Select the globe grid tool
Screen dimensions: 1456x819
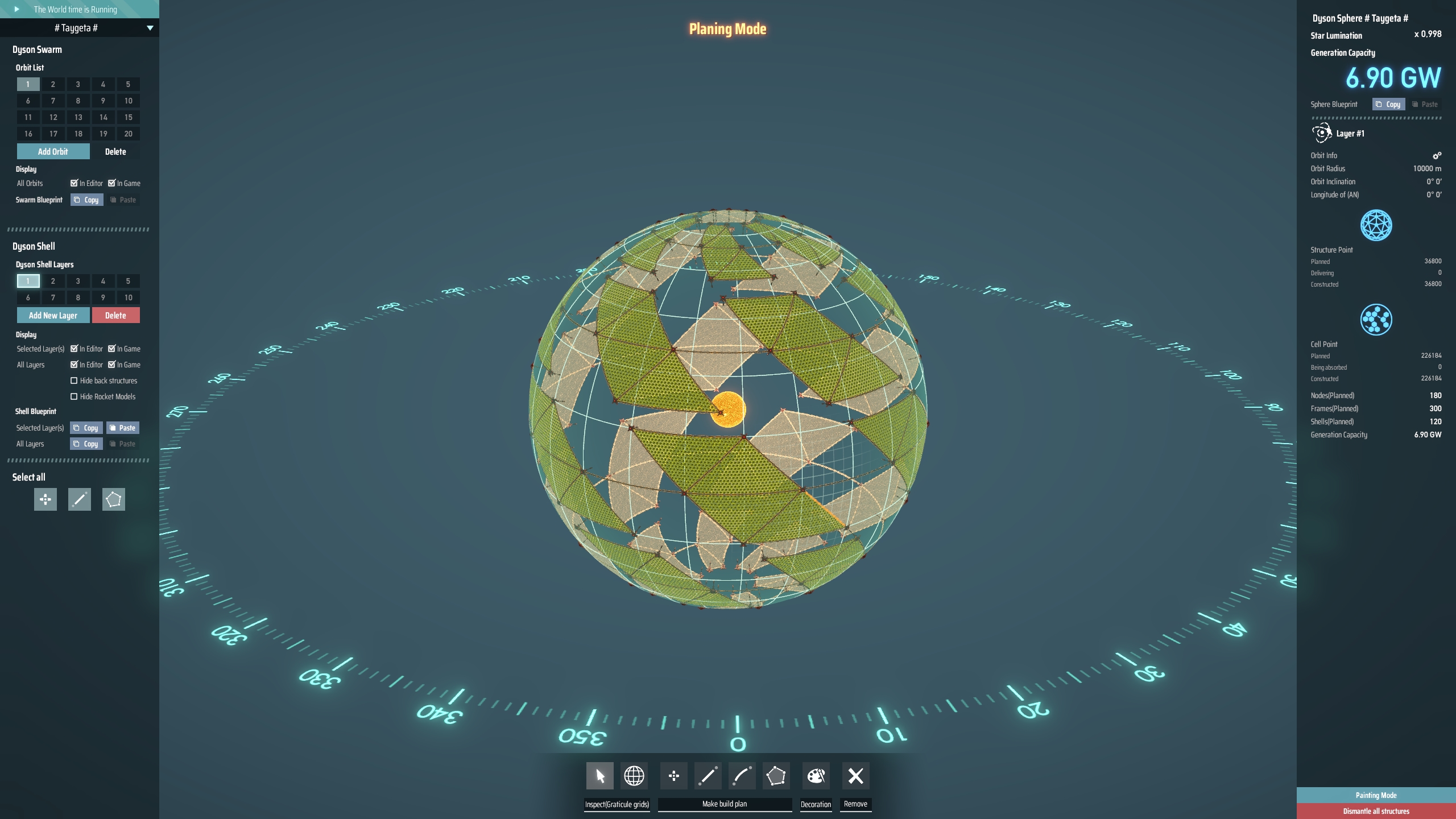click(x=634, y=776)
